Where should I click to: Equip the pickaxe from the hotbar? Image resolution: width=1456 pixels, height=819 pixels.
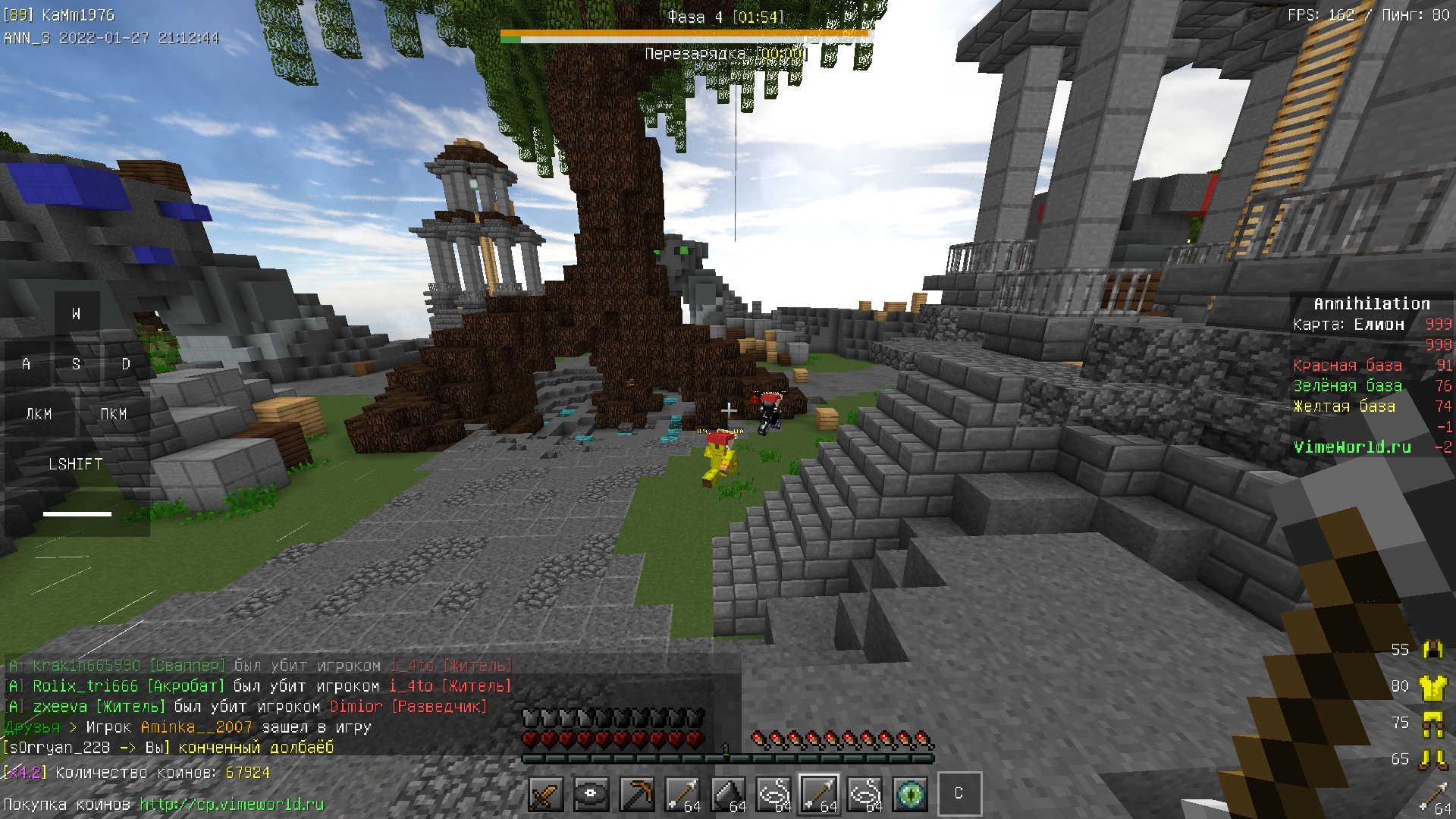[x=636, y=795]
